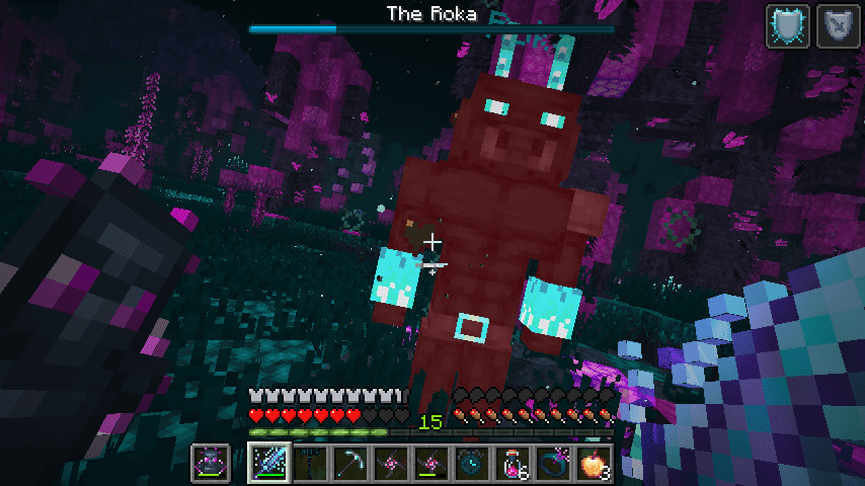This screenshot has width=865, height=486.
Task: Click the glowing cyan shield status icon
Action: tap(788, 26)
